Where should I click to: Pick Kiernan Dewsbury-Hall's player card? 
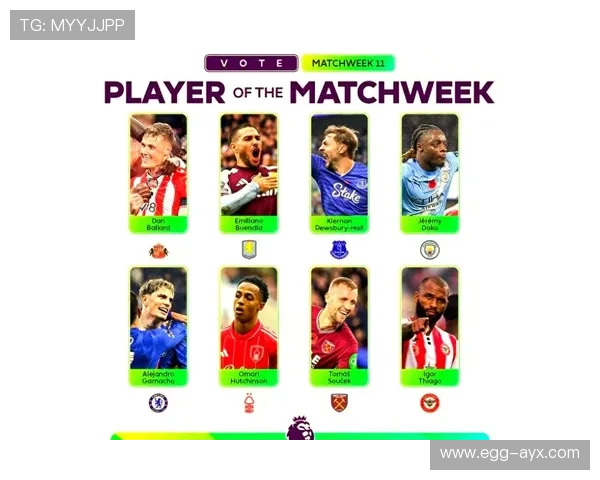click(x=339, y=172)
